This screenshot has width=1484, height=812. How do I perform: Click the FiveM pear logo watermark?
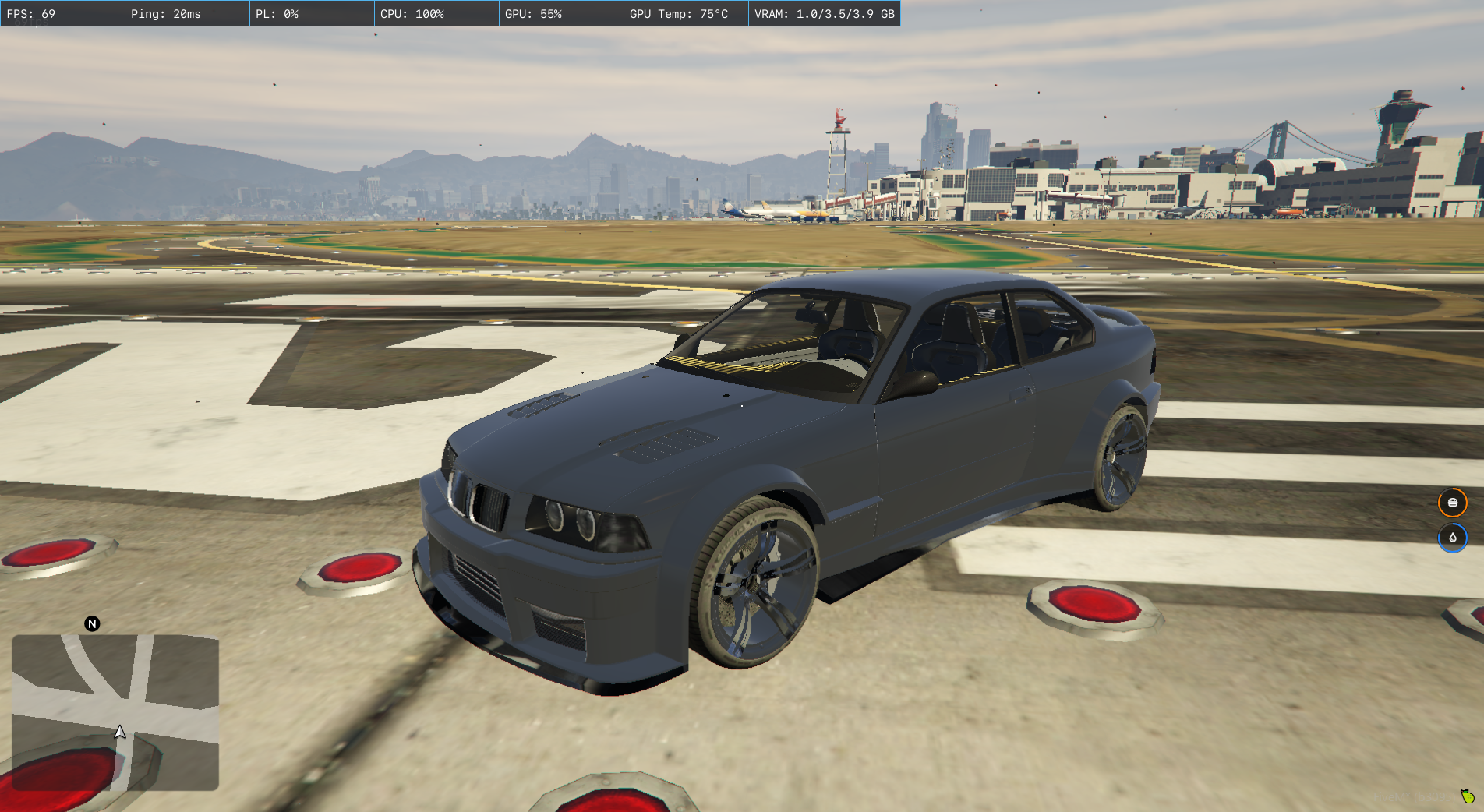pyautogui.click(x=1468, y=796)
